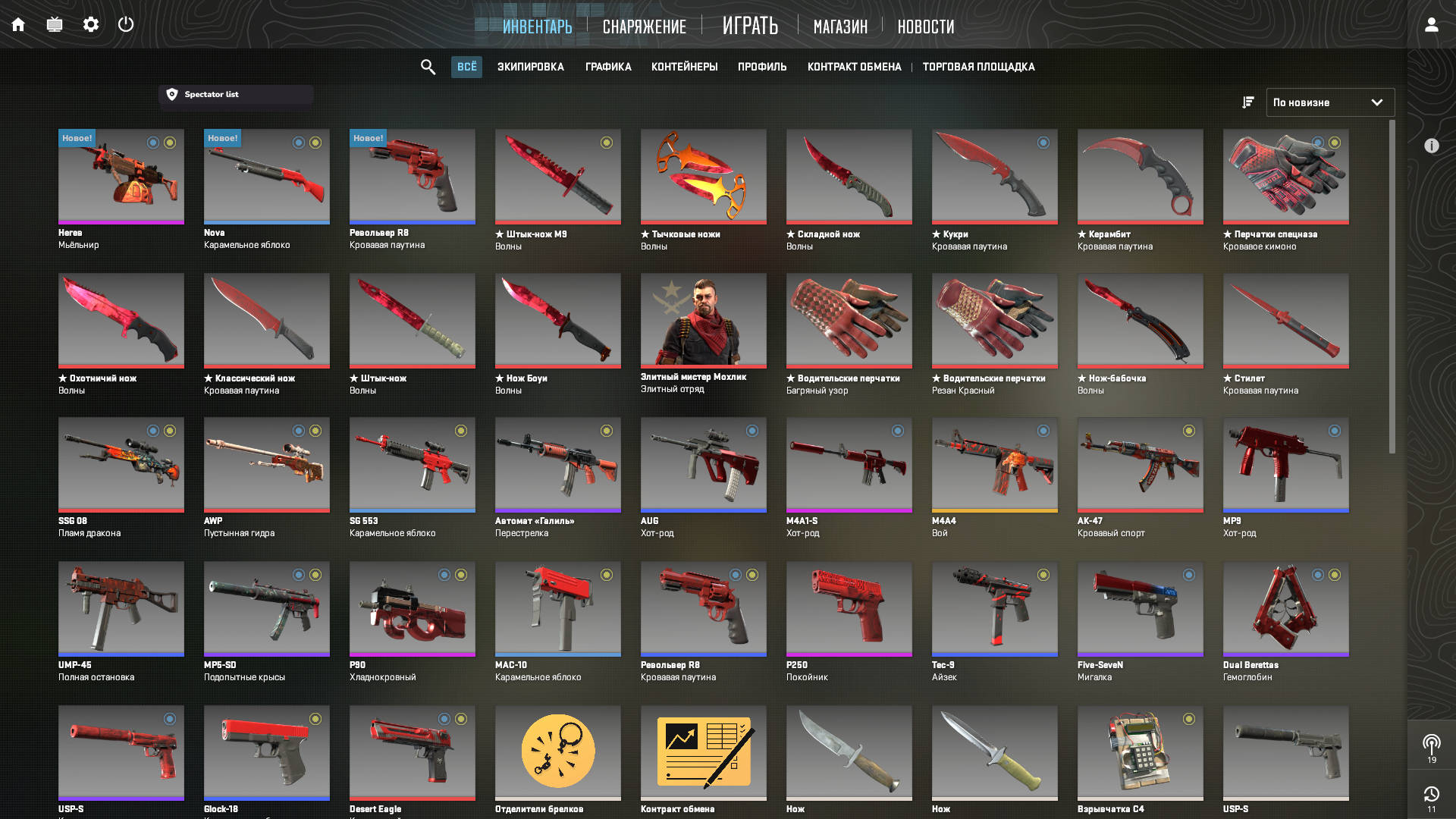Click the settings gear icon
The width and height of the screenshot is (1456, 819).
(90, 24)
